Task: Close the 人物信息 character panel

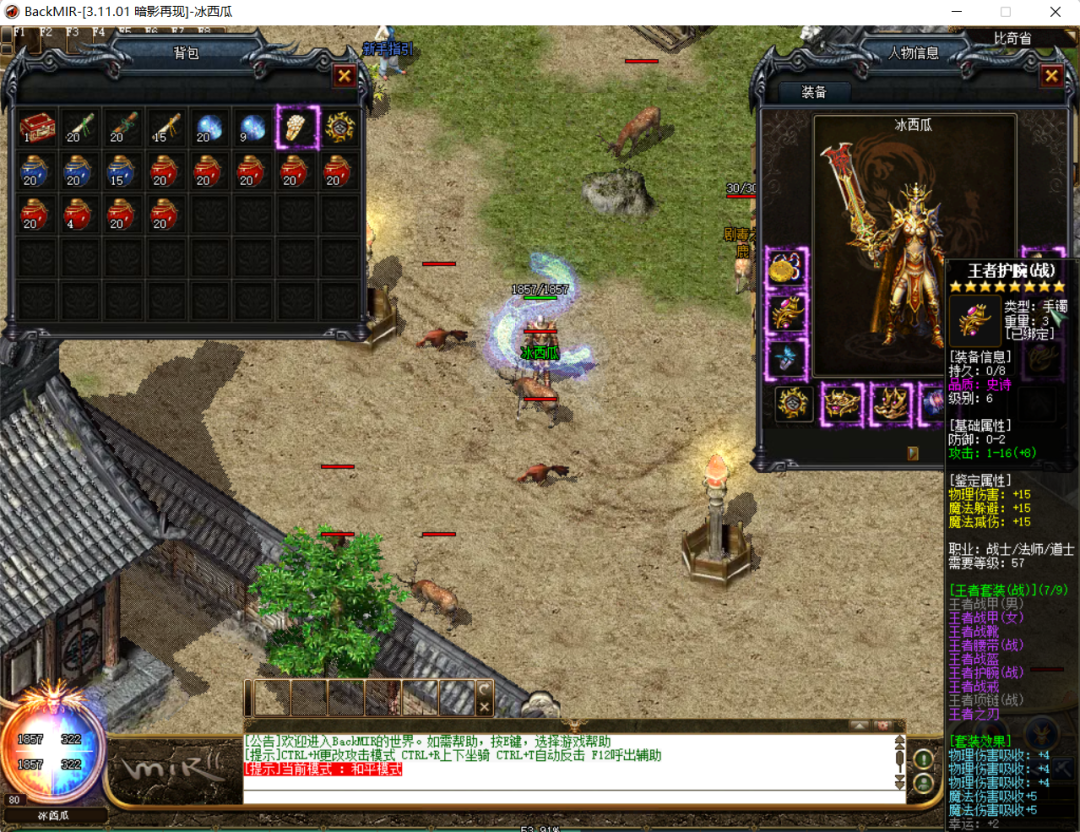Action: (1051, 76)
